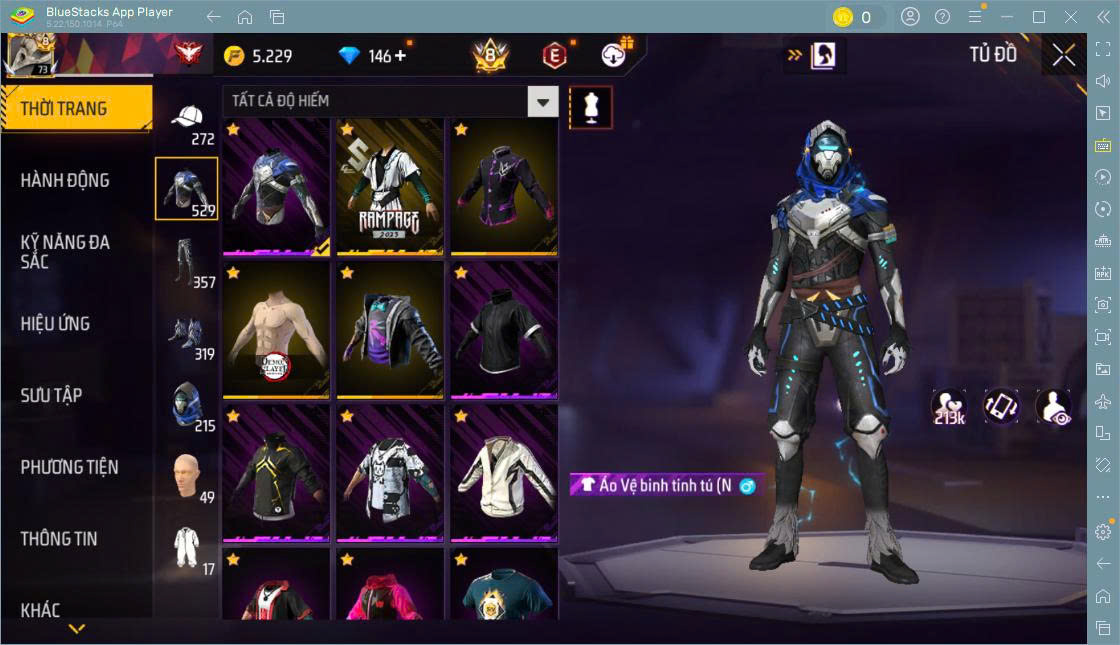This screenshot has height=645, width=1120.
Task: Click the mannequin outfit preview button
Action: pyautogui.click(x=590, y=107)
